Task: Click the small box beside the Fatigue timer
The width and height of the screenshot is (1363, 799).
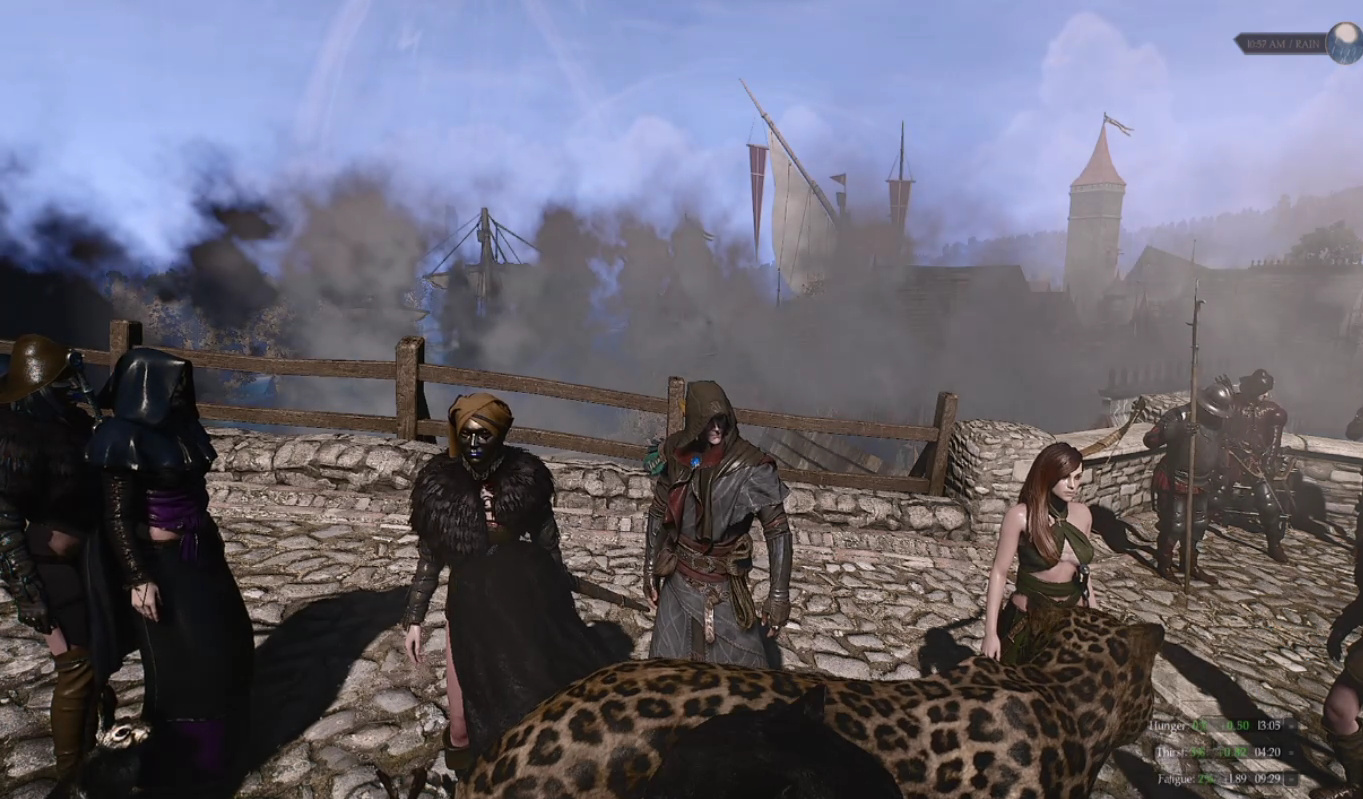Action: 1291,777
